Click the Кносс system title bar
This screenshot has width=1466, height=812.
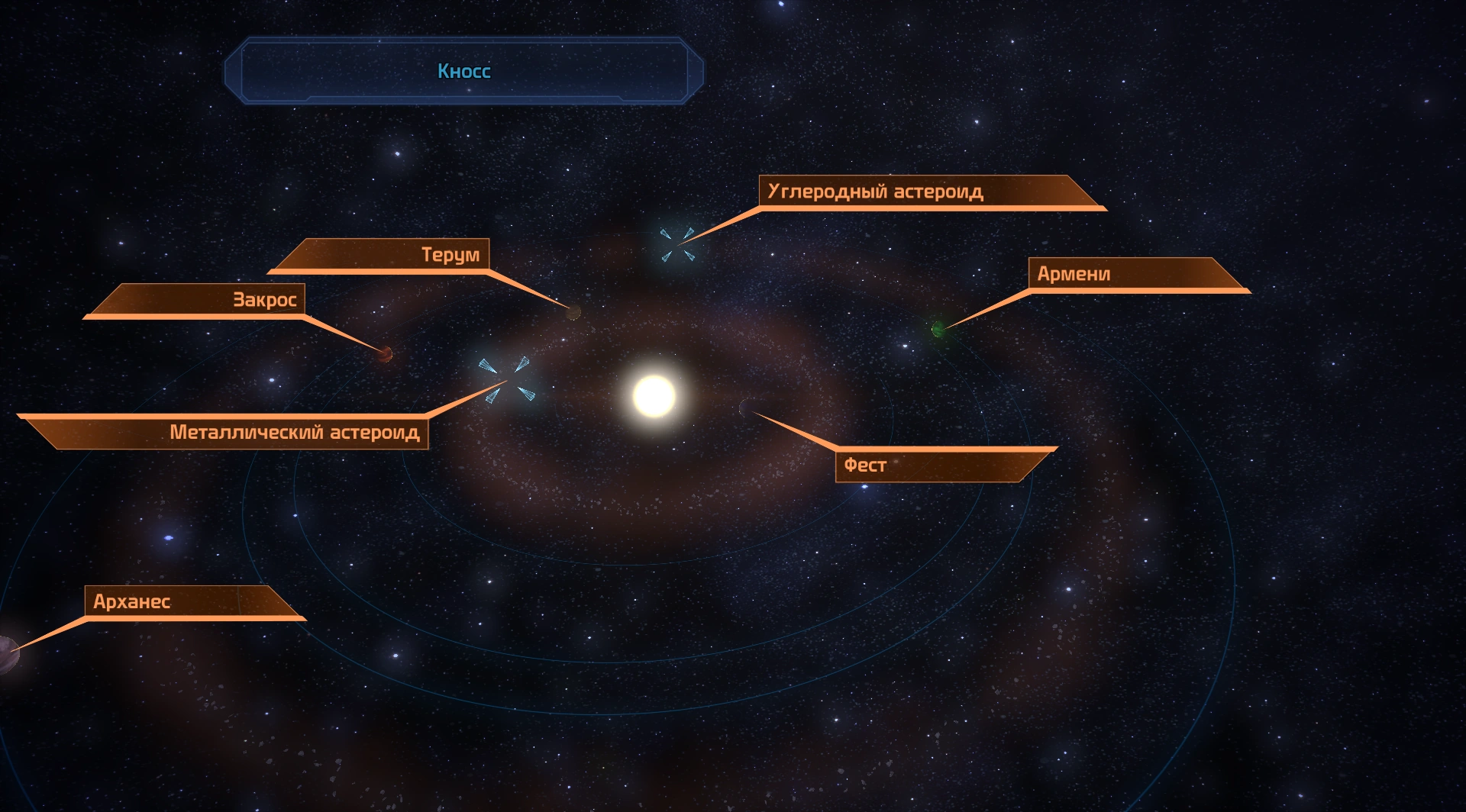pos(463,71)
